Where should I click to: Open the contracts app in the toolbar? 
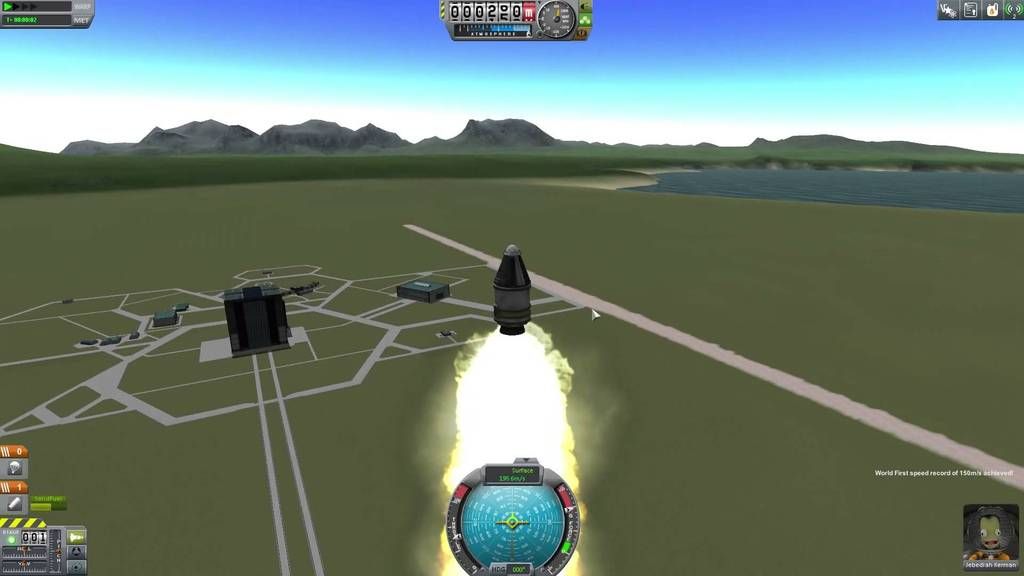point(970,10)
